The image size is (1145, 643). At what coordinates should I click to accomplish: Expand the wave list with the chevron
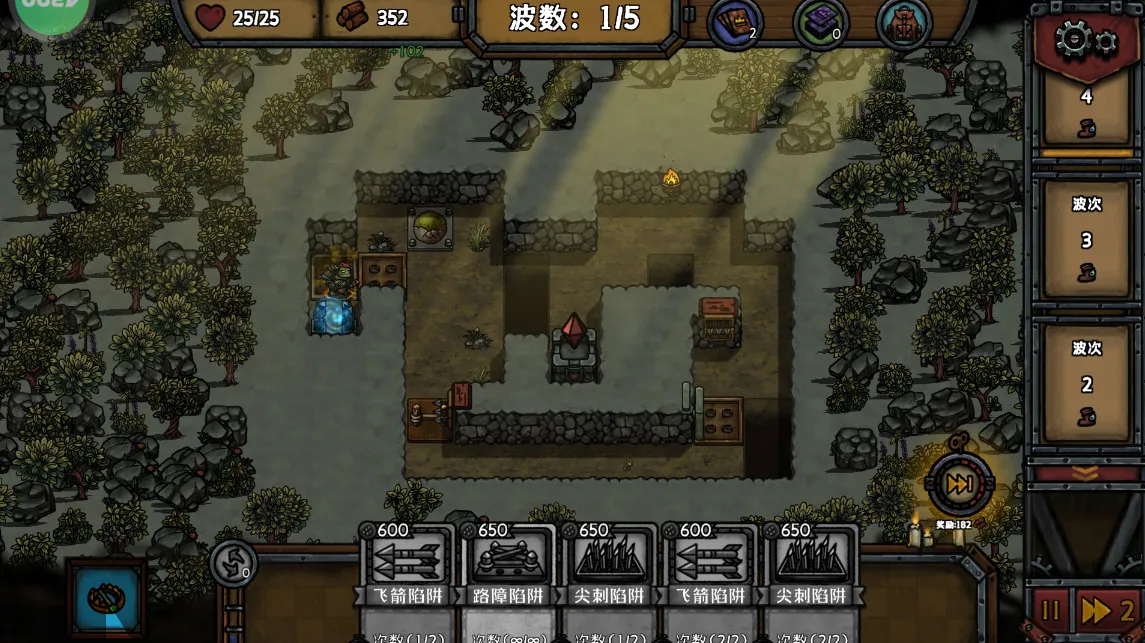pyautogui.click(x=1085, y=472)
